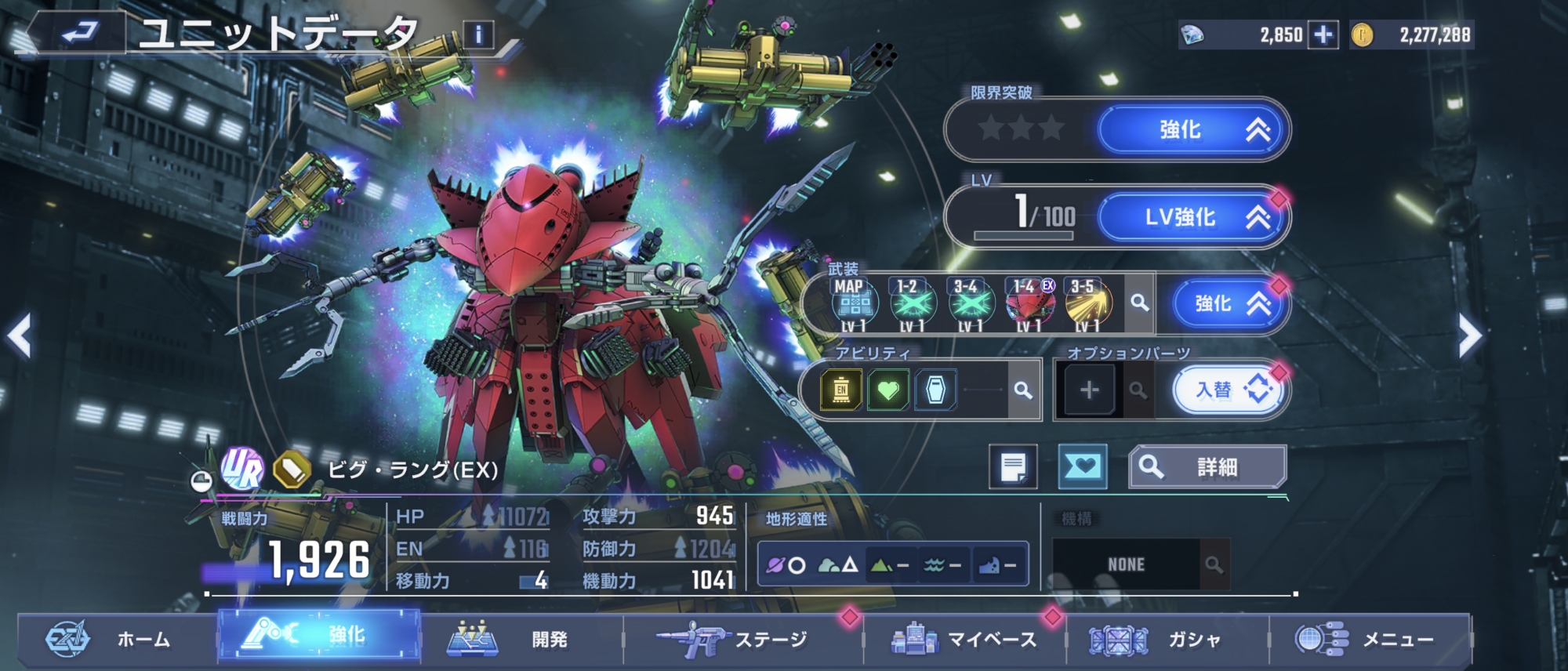Open the ガシャ gacha tab

coord(1167,640)
